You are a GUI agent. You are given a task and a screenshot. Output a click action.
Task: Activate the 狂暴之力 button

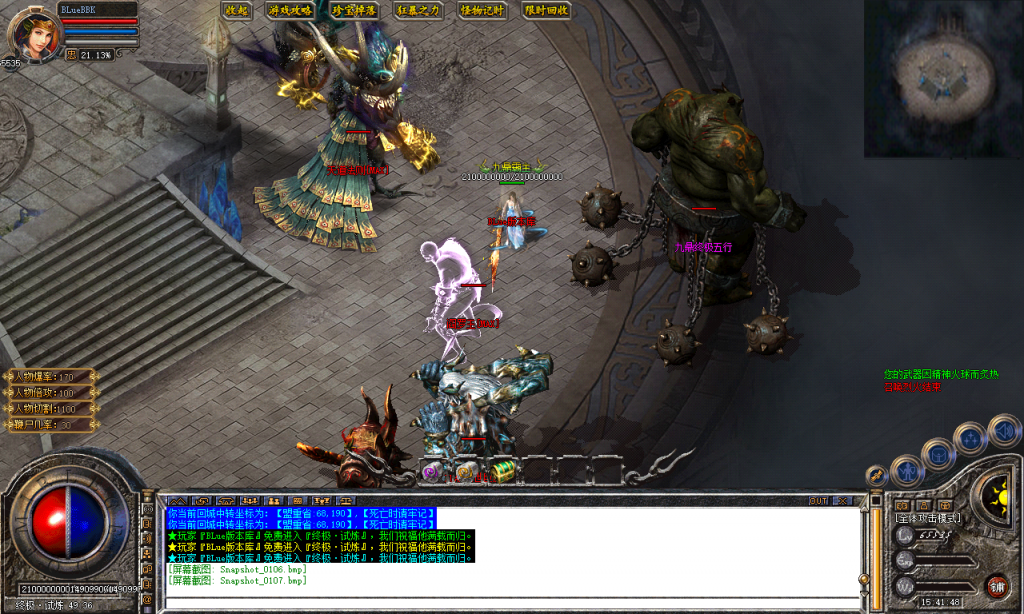418,10
